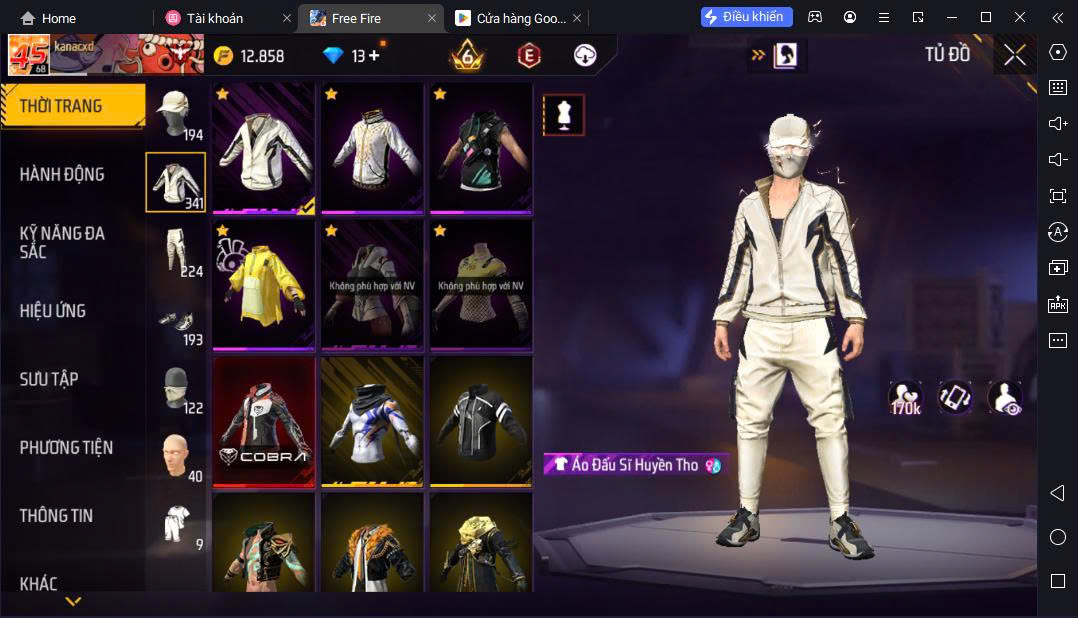Viewport: 1078px width, 618px height.
Task: Open the mask subcategory showing 122
Action: 176,388
